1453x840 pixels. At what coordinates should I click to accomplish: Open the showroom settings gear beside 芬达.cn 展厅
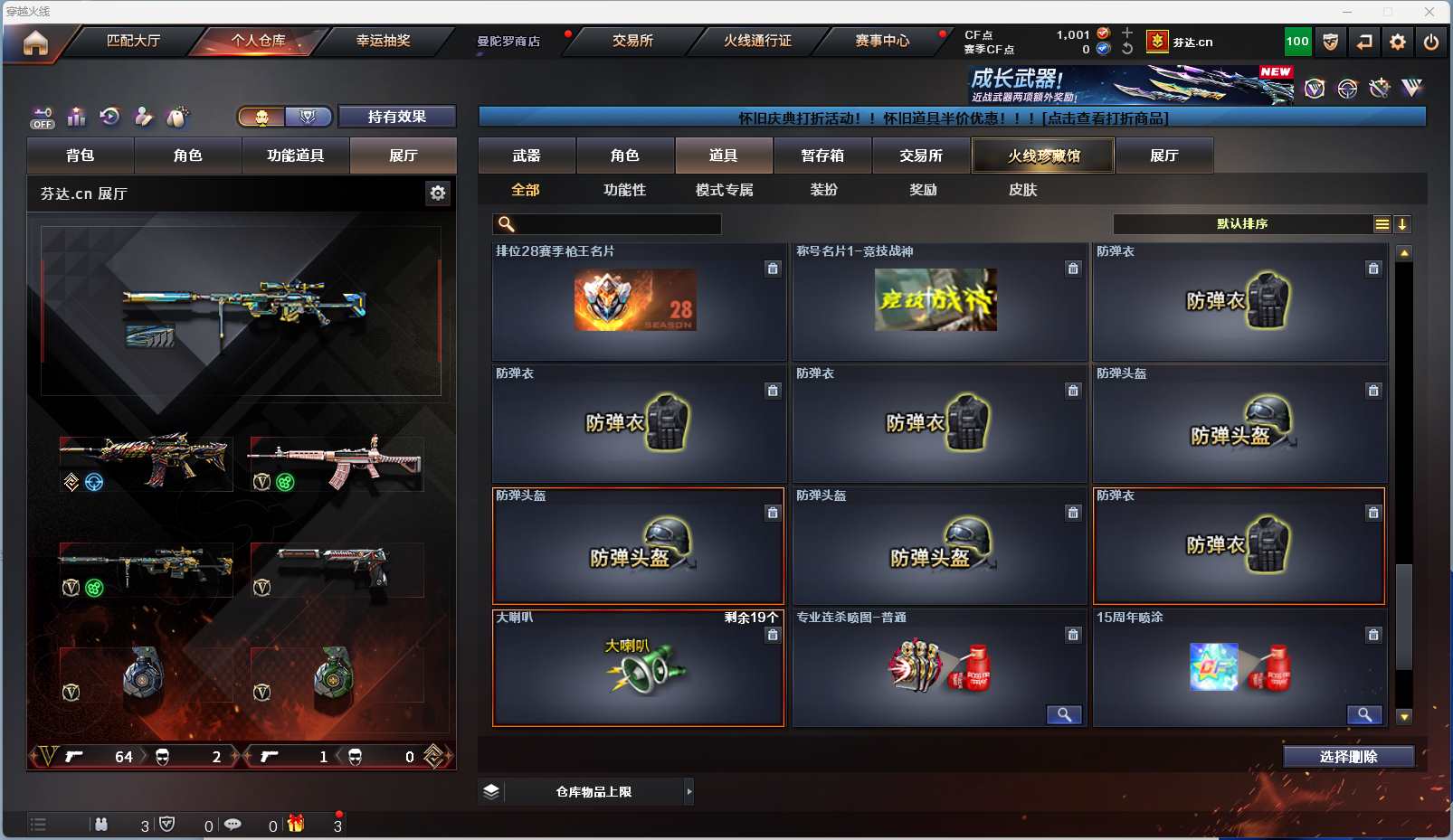(x=438, y=193)
